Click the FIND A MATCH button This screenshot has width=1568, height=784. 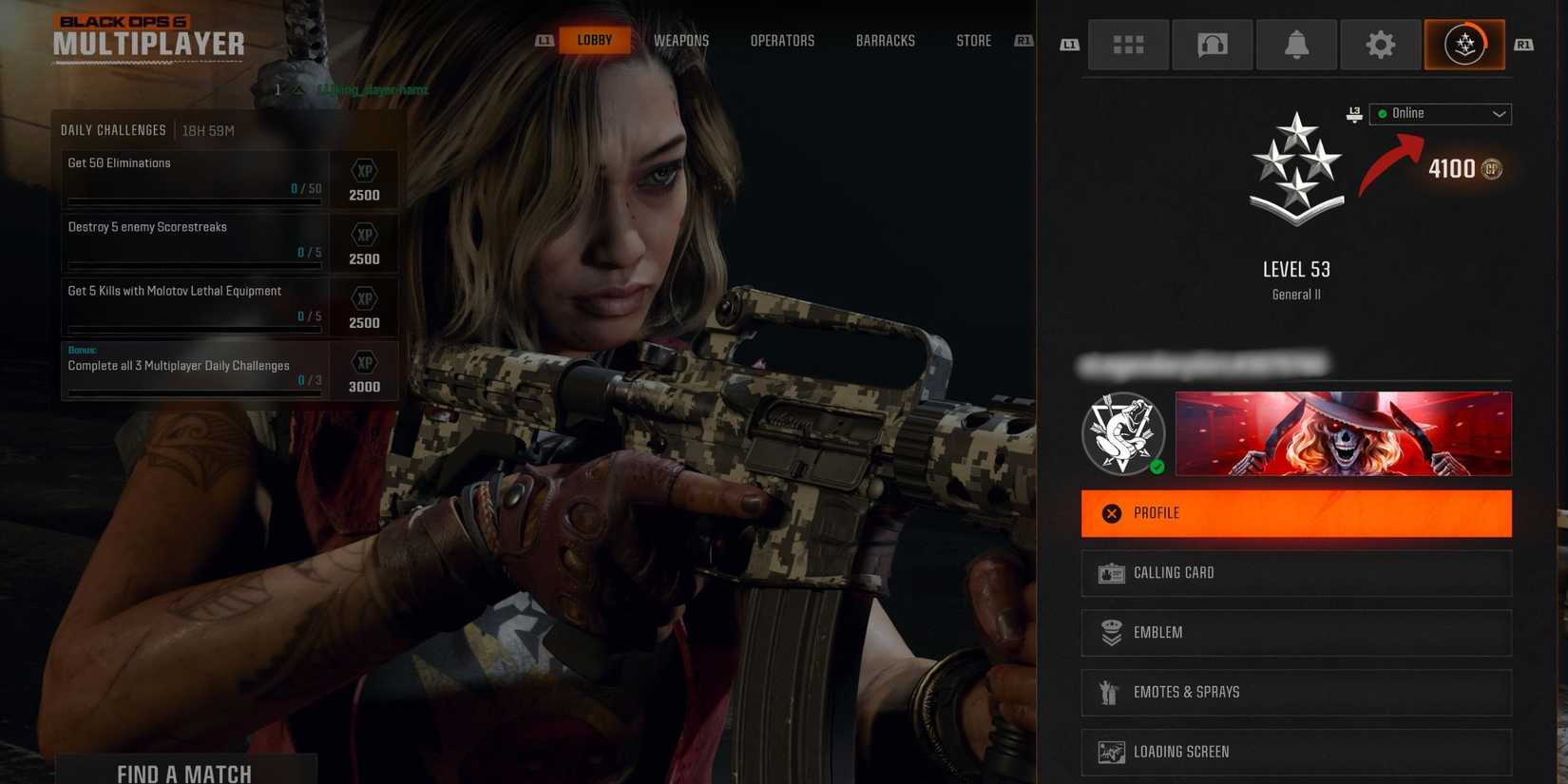pos(186,772)
